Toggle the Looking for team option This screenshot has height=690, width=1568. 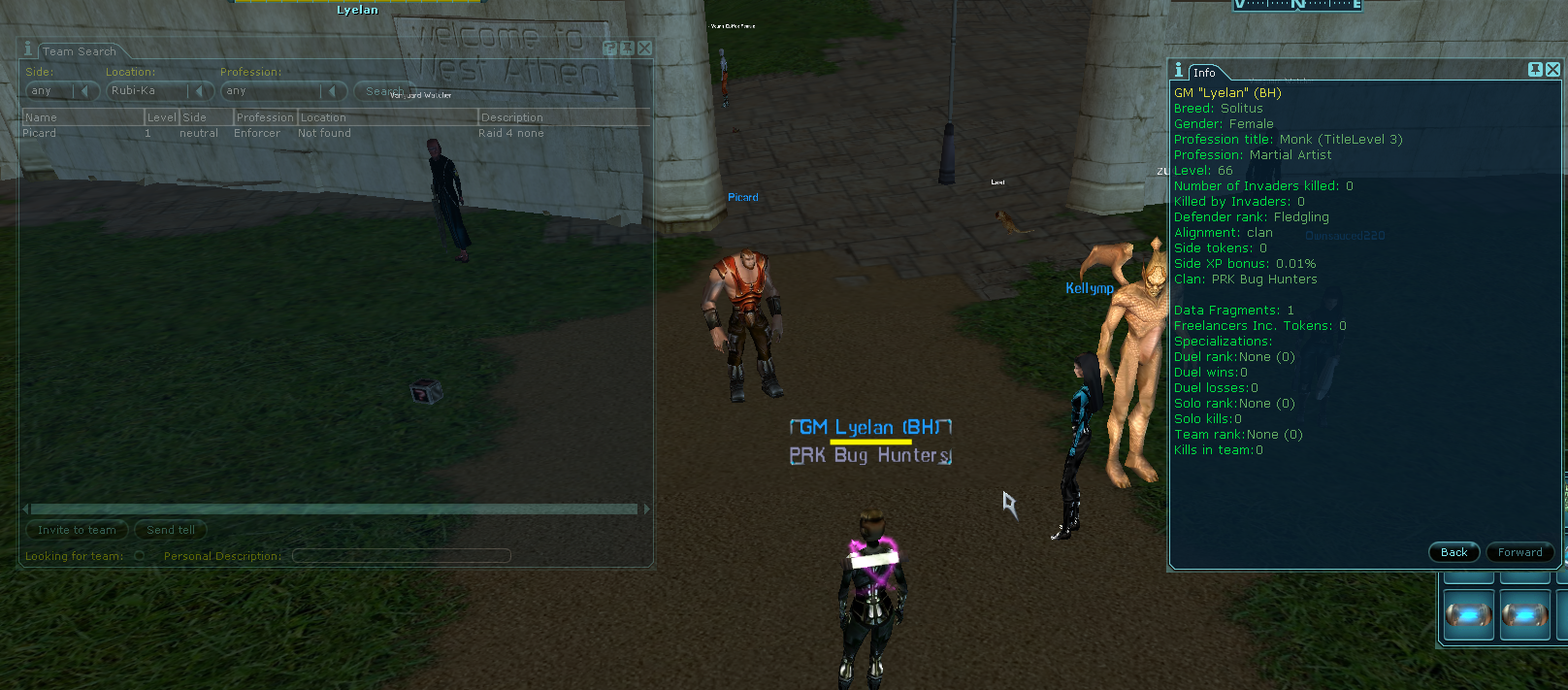pos(140,556)
